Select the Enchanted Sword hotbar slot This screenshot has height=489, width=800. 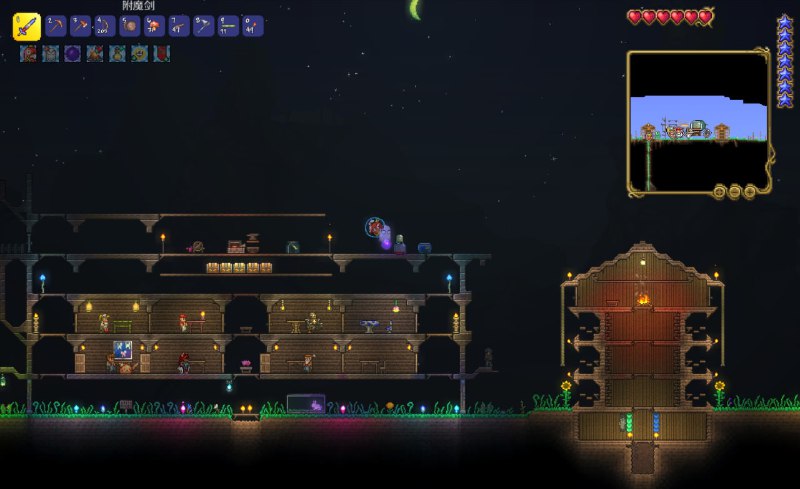click(26, 26)
